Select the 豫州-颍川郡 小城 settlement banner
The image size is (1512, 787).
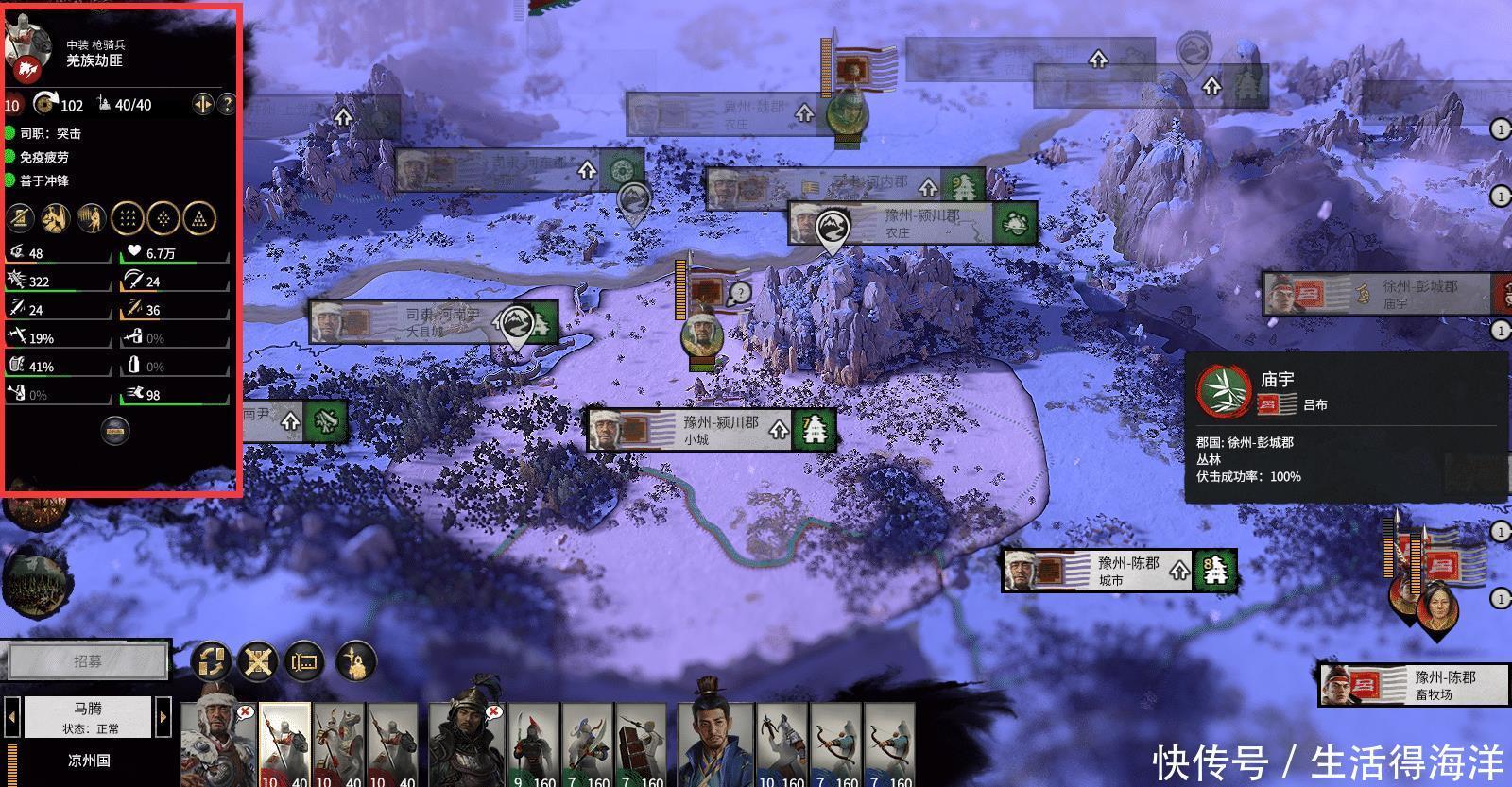711,430
